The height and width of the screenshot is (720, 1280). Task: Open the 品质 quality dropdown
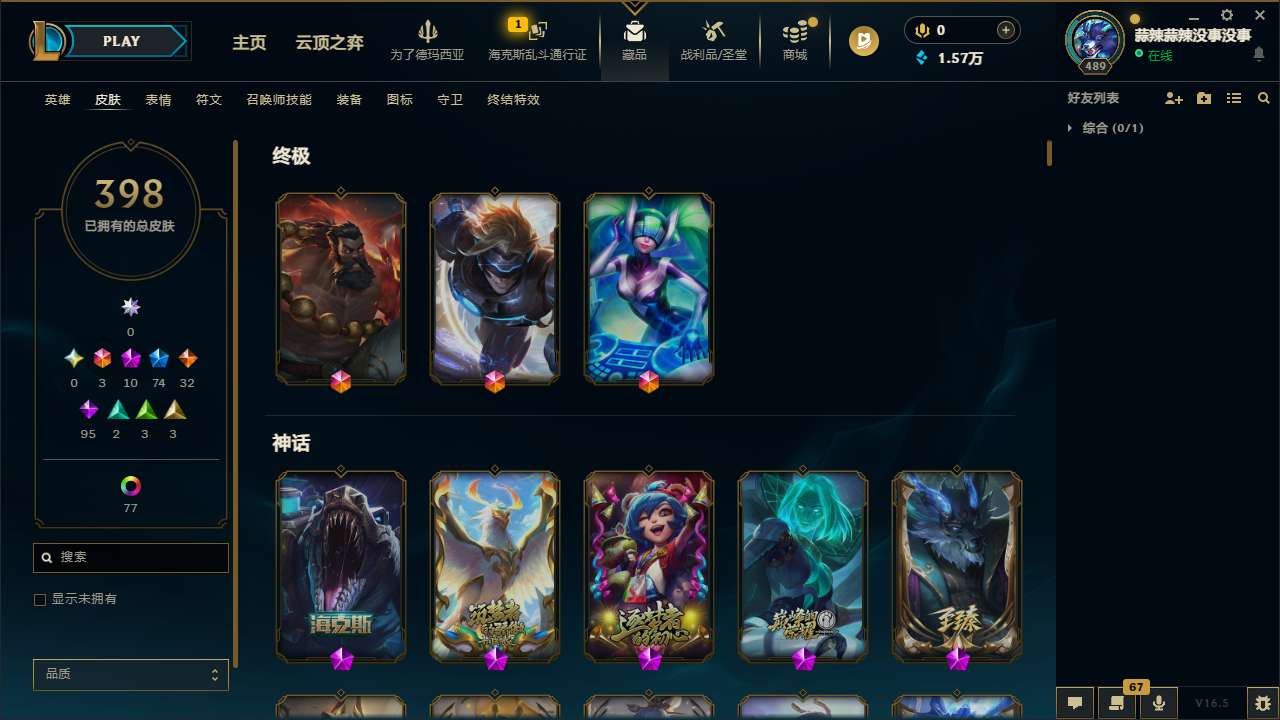130,674
